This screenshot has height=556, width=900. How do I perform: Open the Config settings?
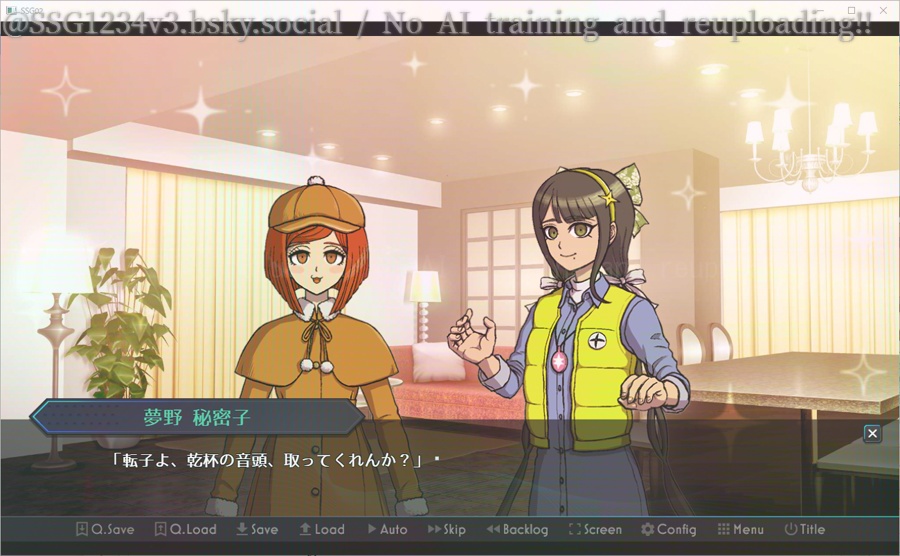[x=669, y=529]
